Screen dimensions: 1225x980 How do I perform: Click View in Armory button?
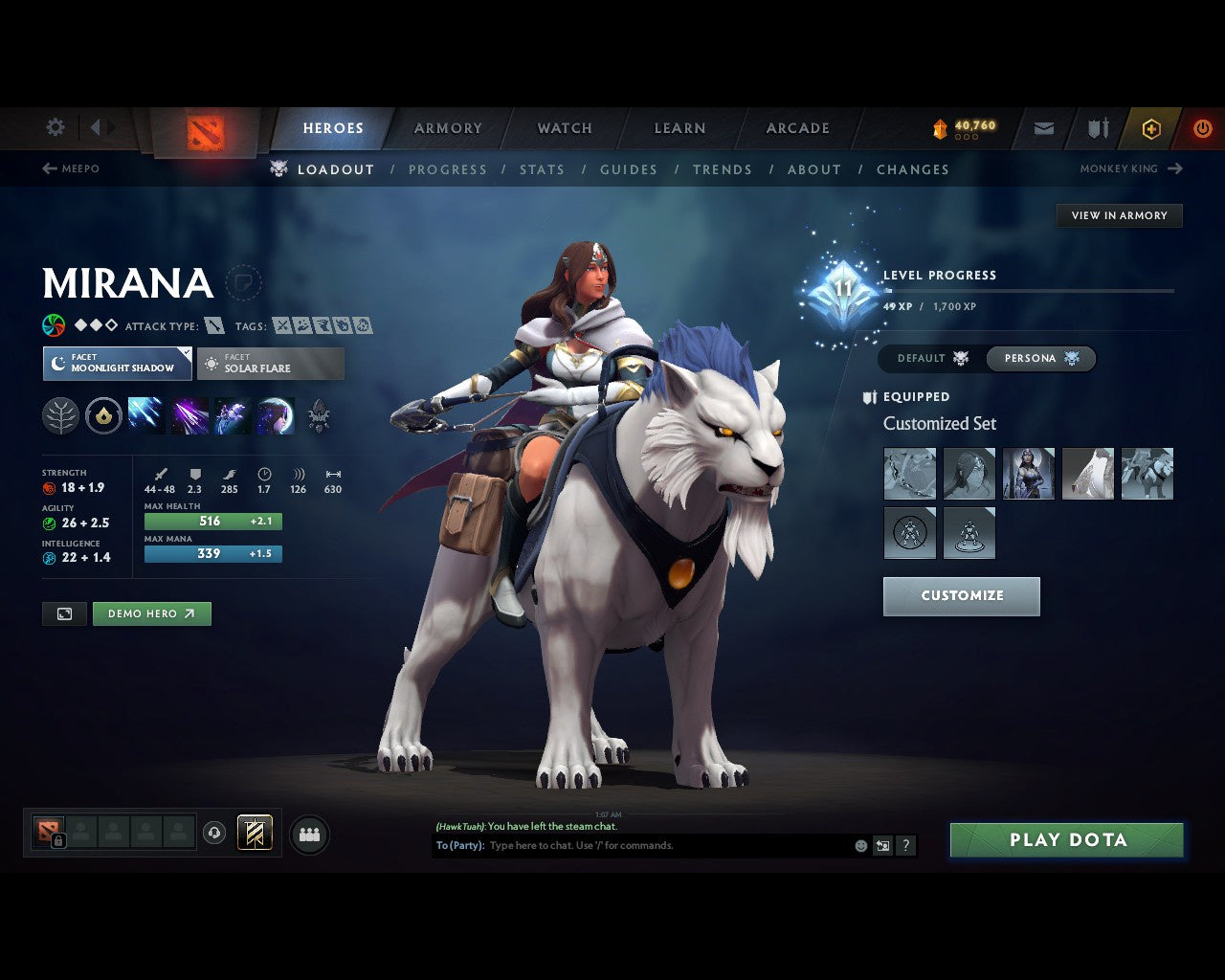(1119, 215)
